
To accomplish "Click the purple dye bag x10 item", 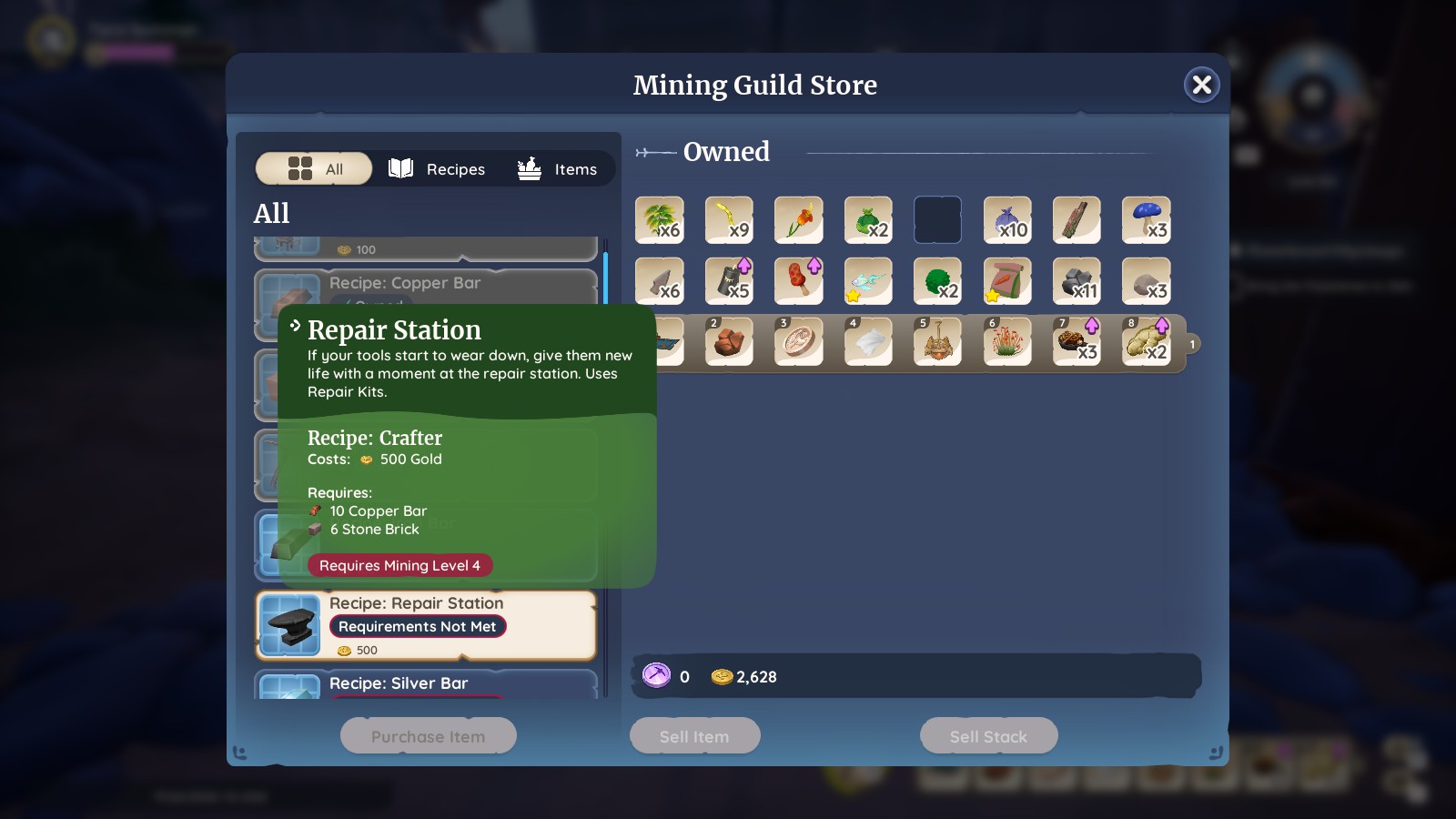I will [1007, 220].
